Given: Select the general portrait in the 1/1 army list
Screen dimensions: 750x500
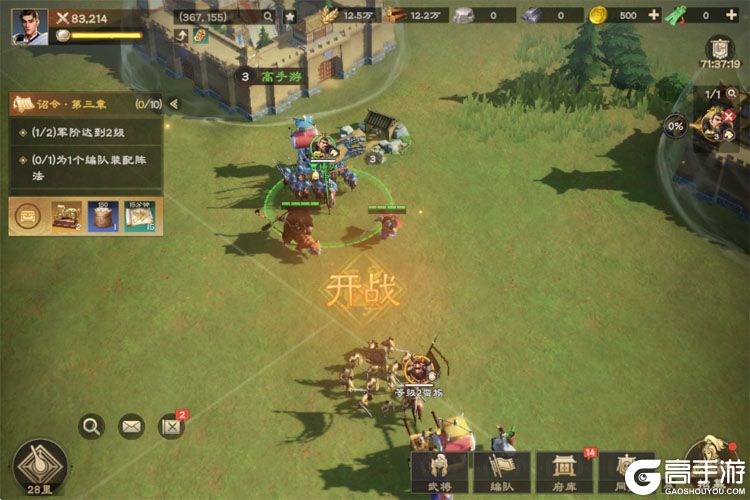Looking at the screenshot, I should 714,125.
